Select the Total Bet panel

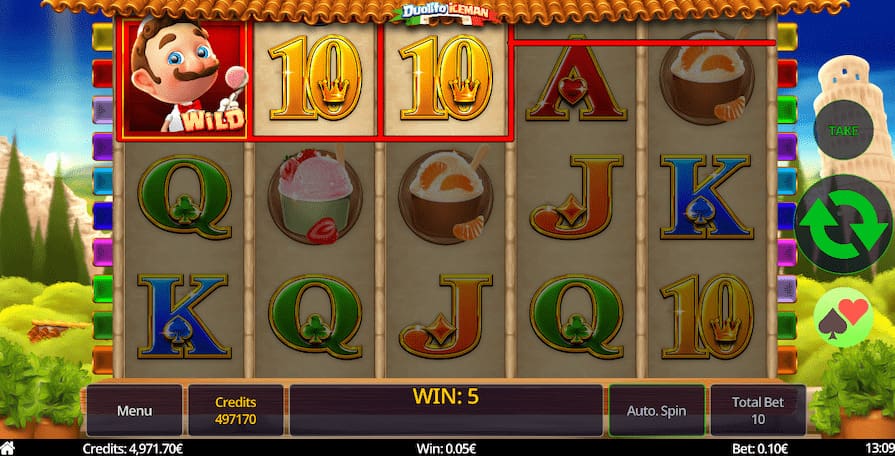[x=758, y=410]
